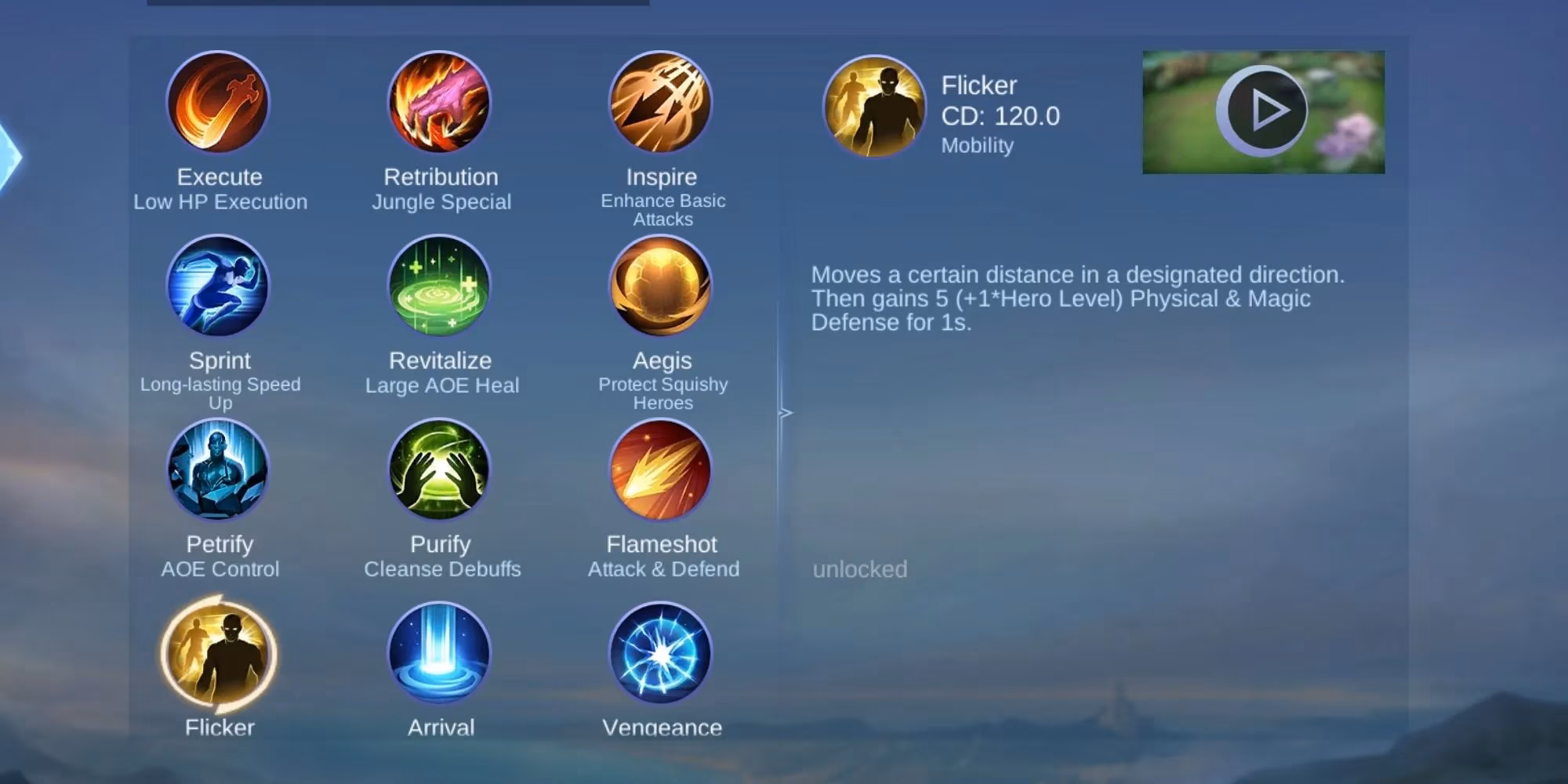Click the Flicker spell name label
The image size is (1568, 784).
tap(977, 85)
